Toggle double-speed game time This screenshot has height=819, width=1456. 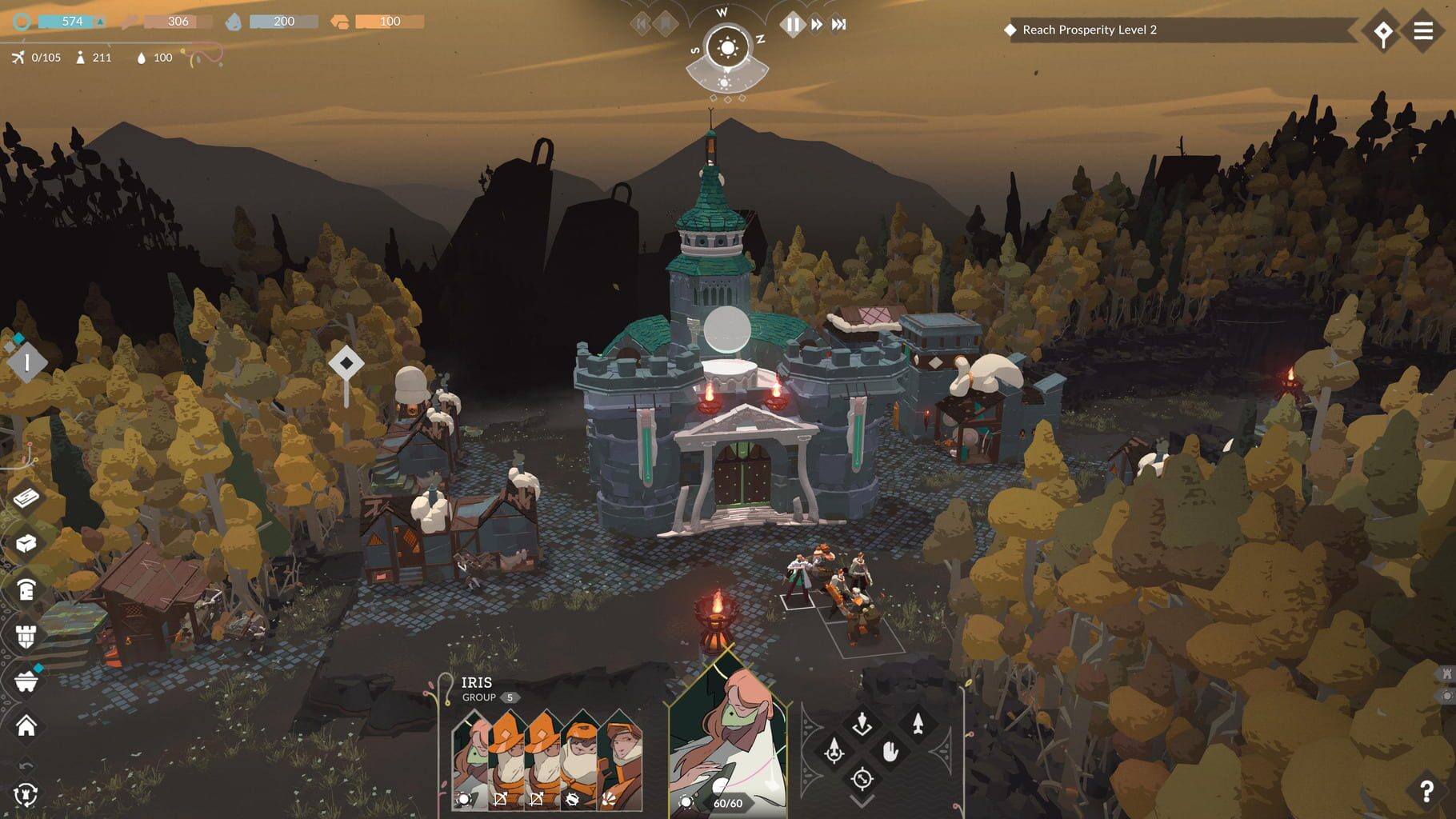(815, 24)
